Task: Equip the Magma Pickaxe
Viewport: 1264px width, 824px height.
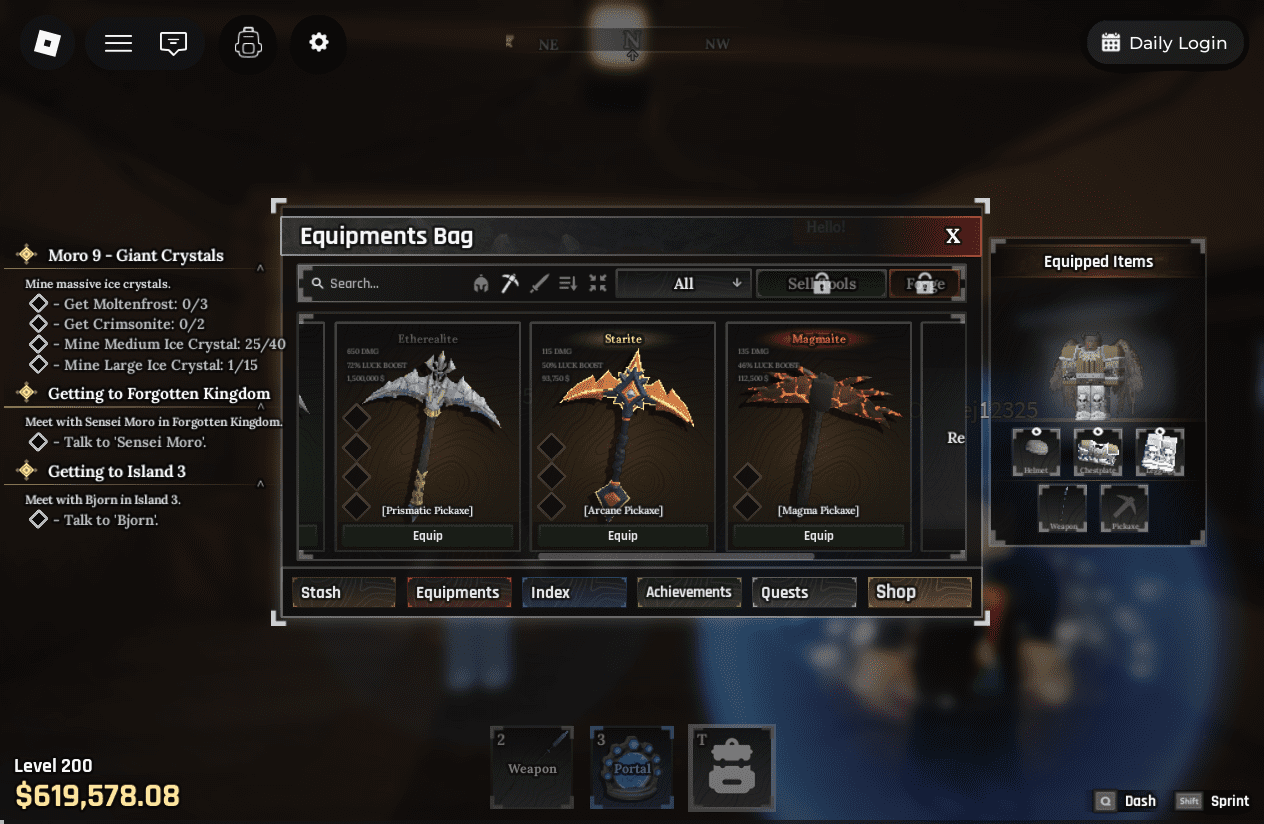Action: tap(818, 536)
